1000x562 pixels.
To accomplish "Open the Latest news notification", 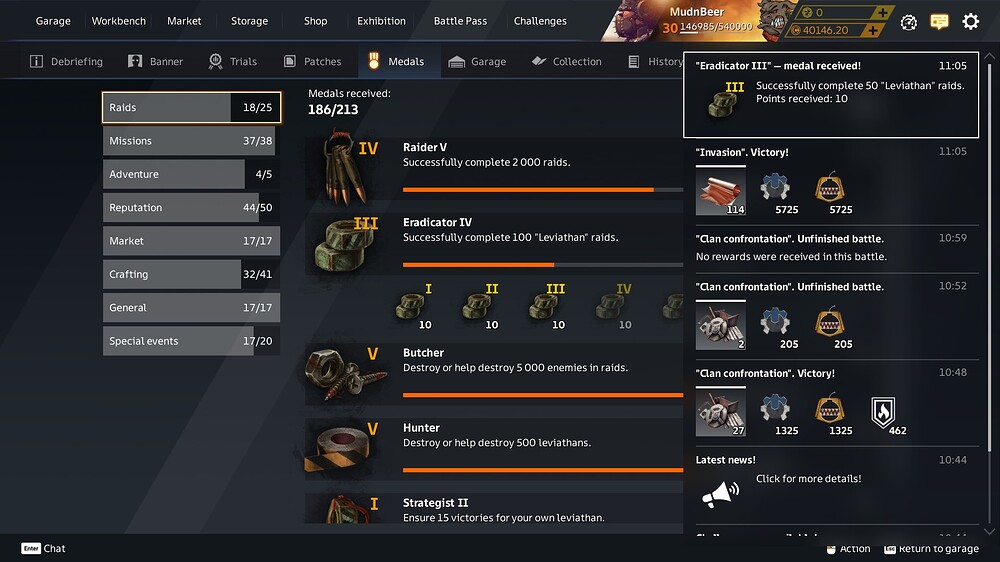I will pyautogui.click(x=808, y=479).
